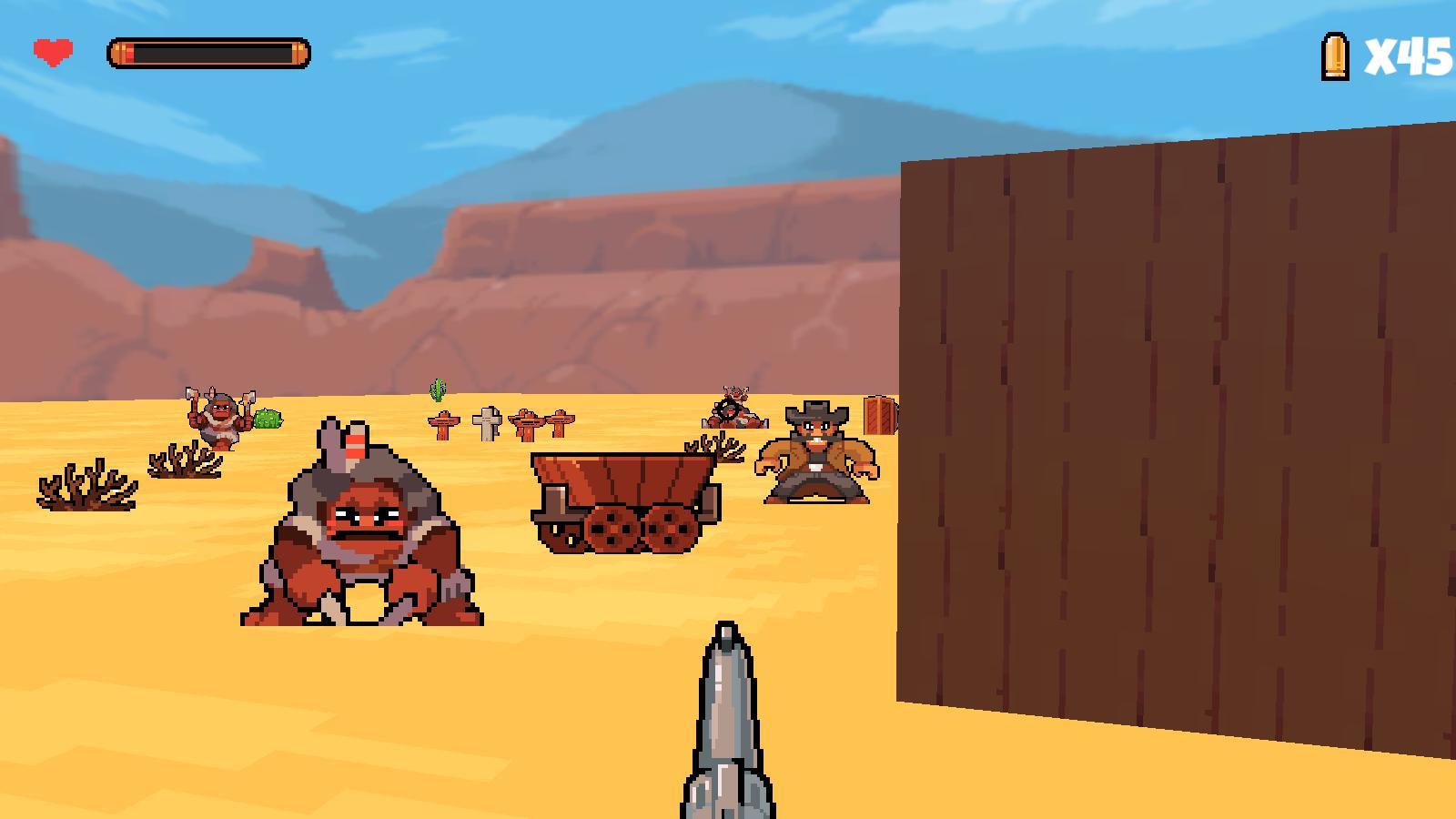Viewport: 1456px width, 819px height.
Task: Click the health bar at top left
Action: click(x=207, y=50)
